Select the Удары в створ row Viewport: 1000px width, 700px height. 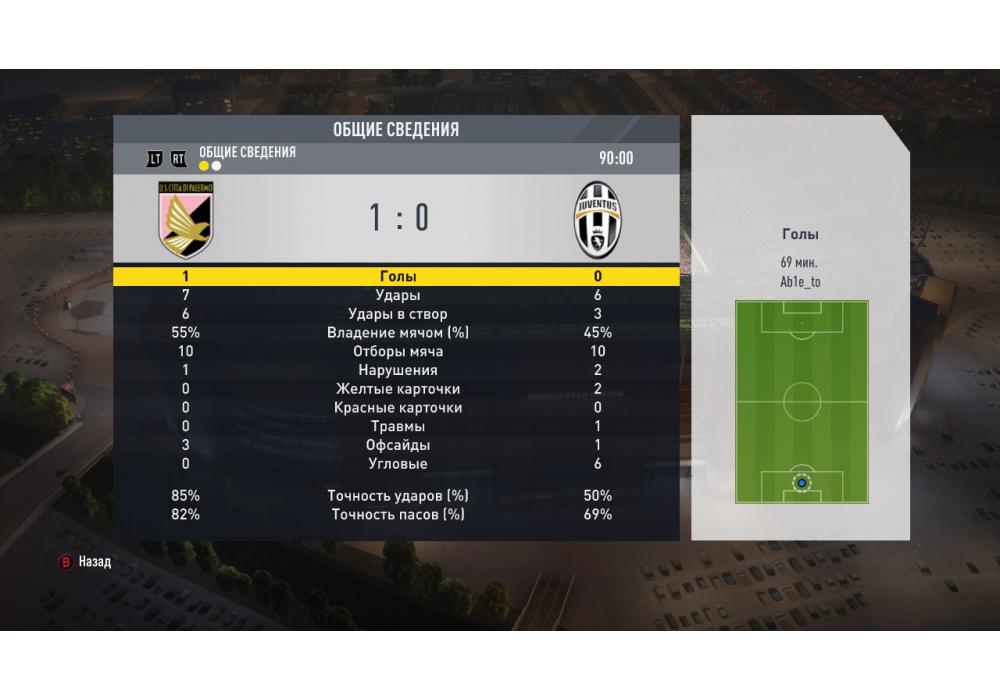click(397, 314)
